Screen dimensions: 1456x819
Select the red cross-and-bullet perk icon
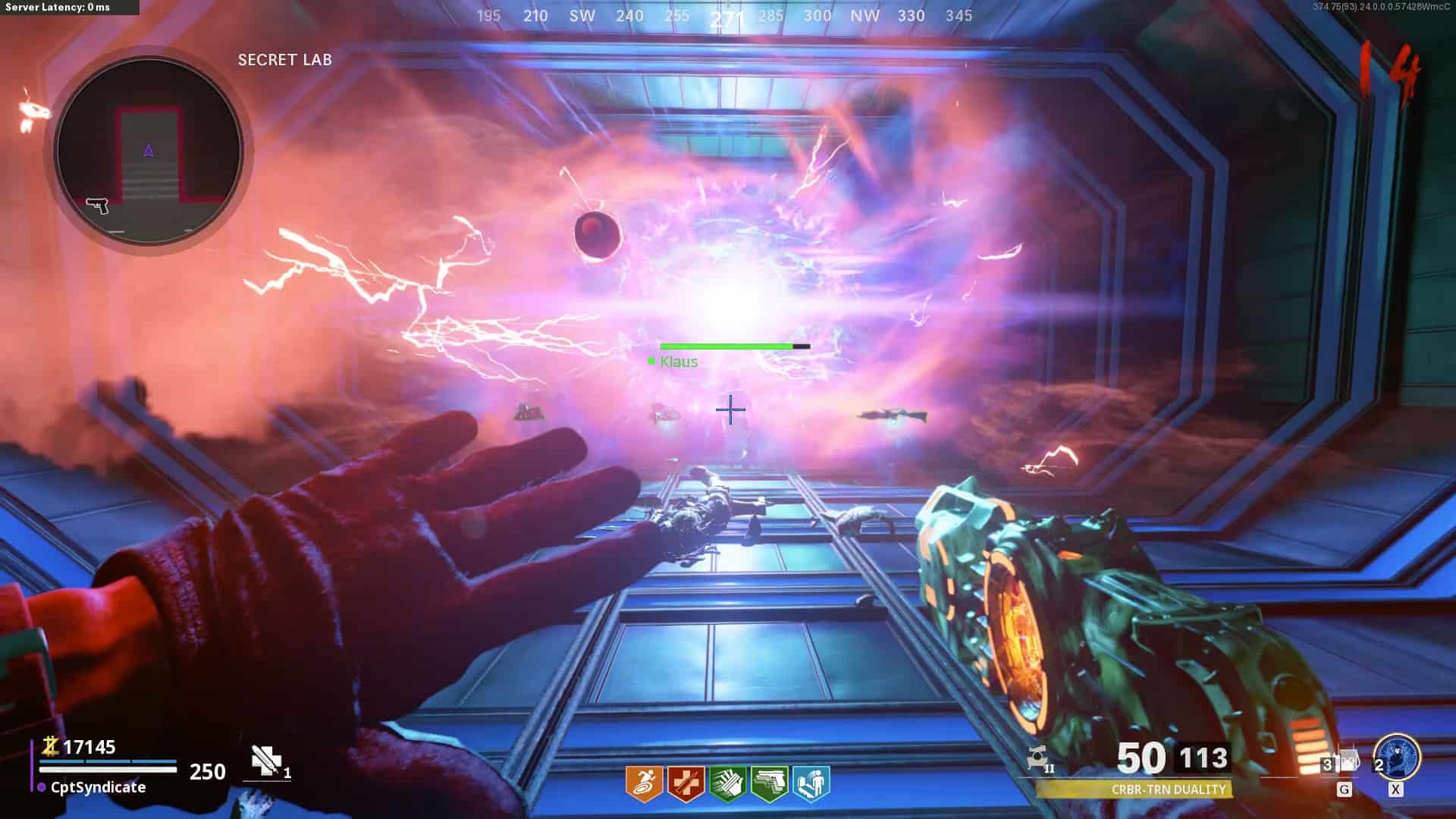(x=686, y=783)
